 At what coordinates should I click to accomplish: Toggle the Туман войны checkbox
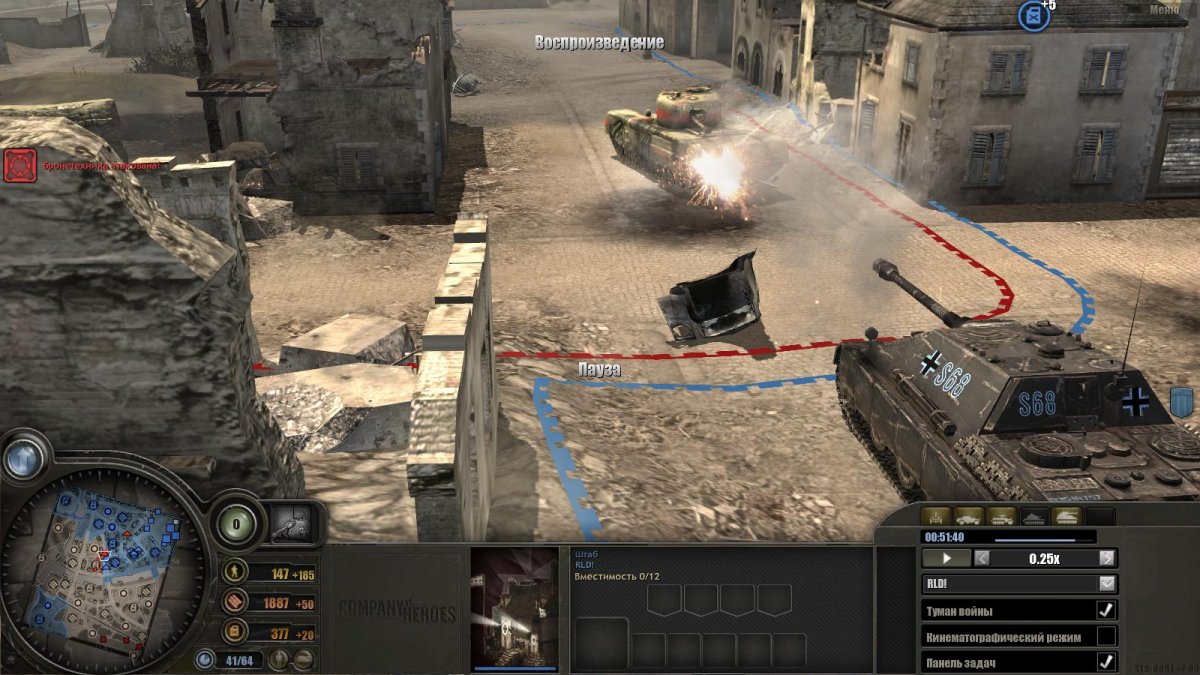pyautogui.click(x=1106, y=610)
